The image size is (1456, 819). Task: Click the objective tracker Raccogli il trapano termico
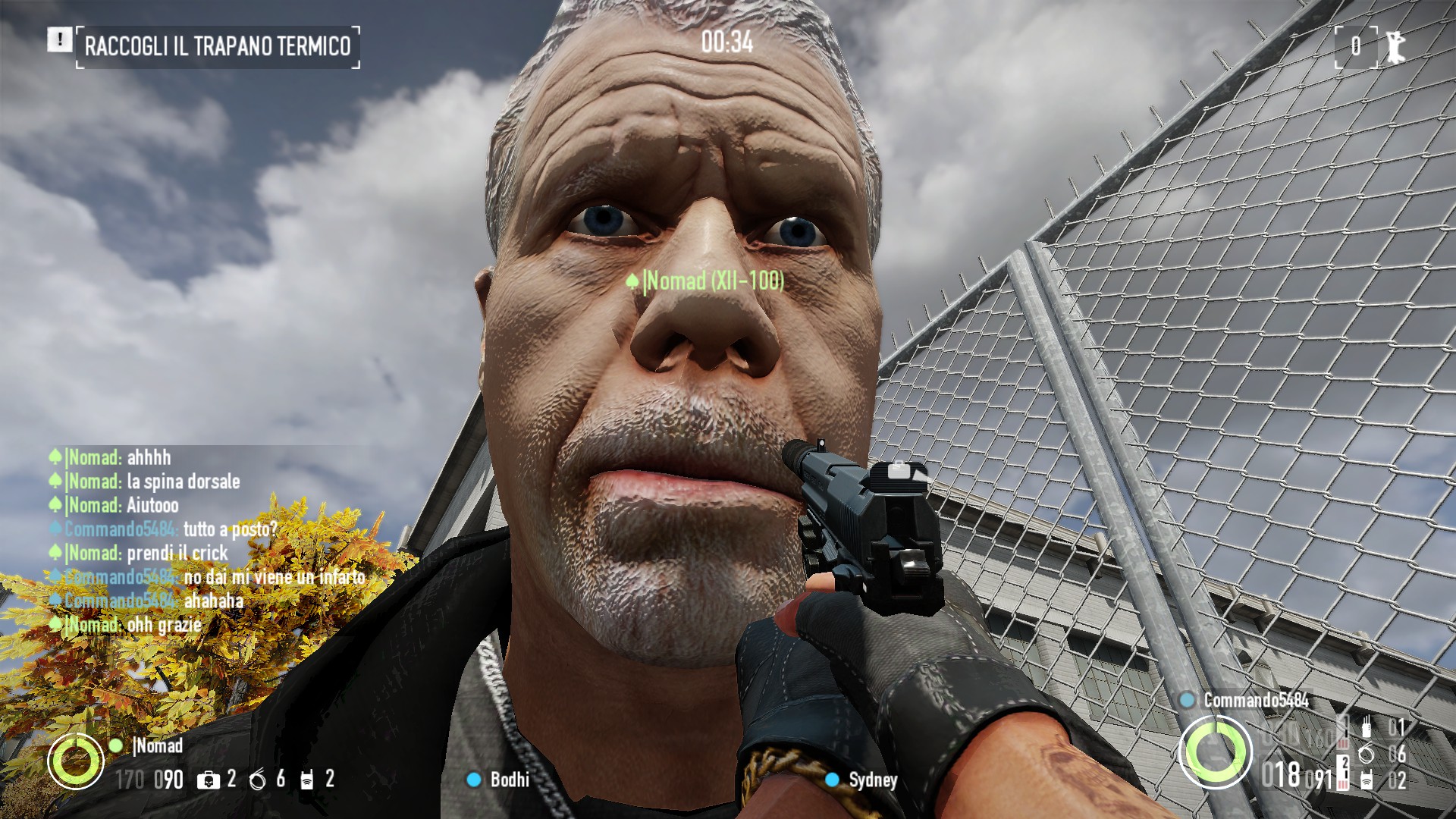pyautogui.click(x=218, y=47)
